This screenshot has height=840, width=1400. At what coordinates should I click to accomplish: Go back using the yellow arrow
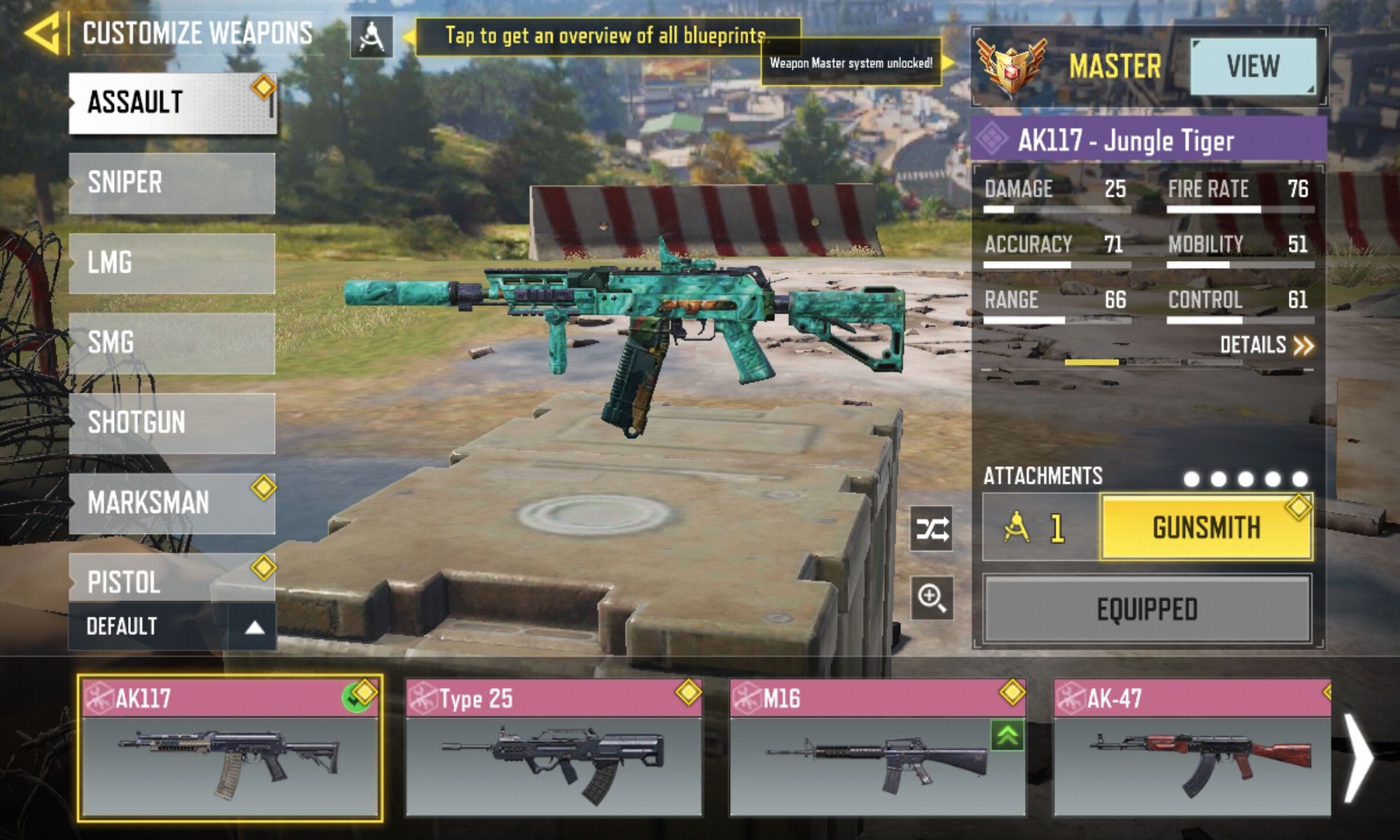point(43,33)
